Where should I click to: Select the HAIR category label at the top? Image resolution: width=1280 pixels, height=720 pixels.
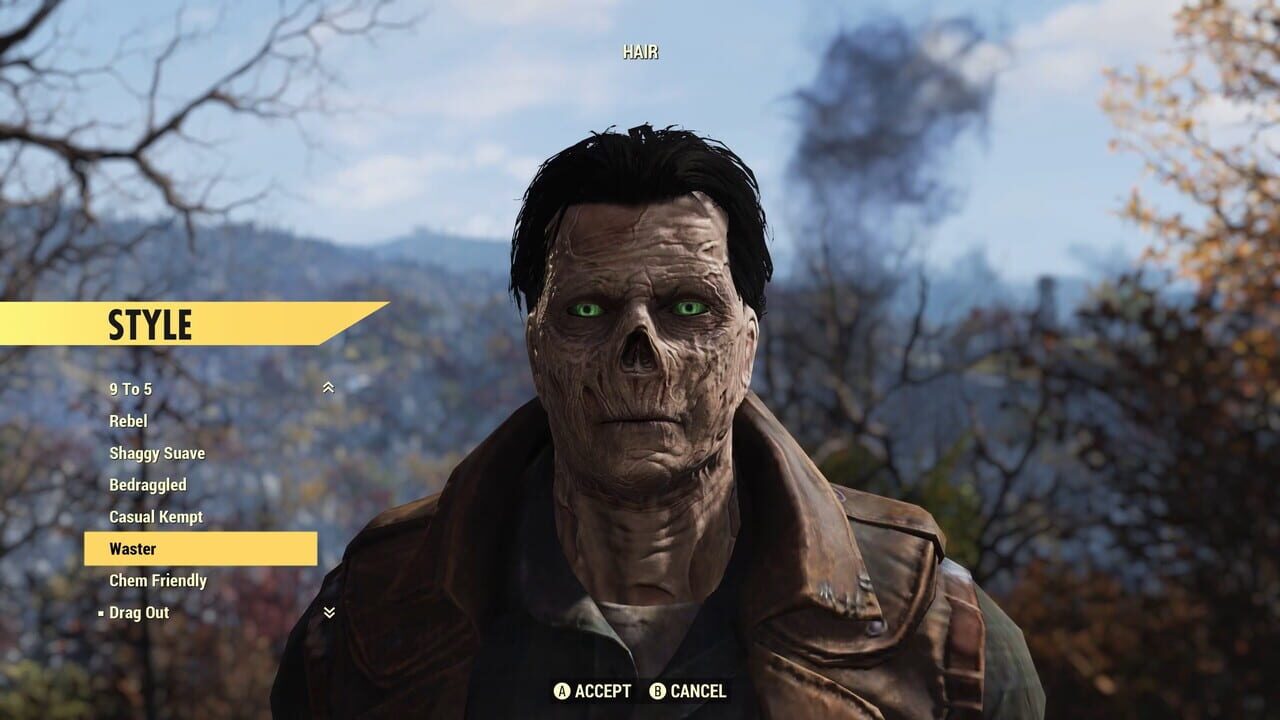[640, 51]
